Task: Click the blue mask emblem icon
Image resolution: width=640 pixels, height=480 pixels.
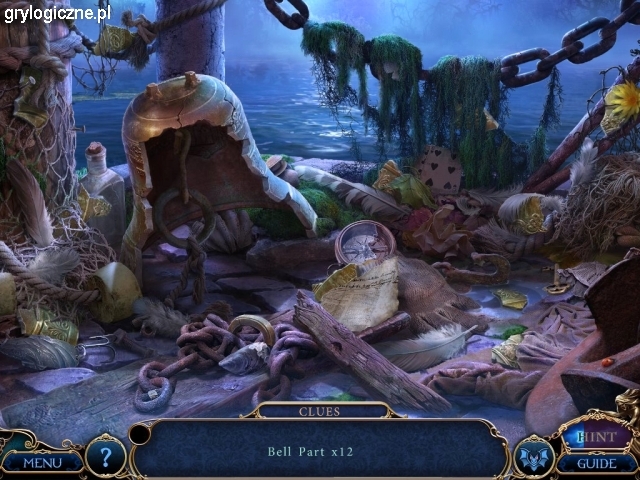Action: pos(533,457)
